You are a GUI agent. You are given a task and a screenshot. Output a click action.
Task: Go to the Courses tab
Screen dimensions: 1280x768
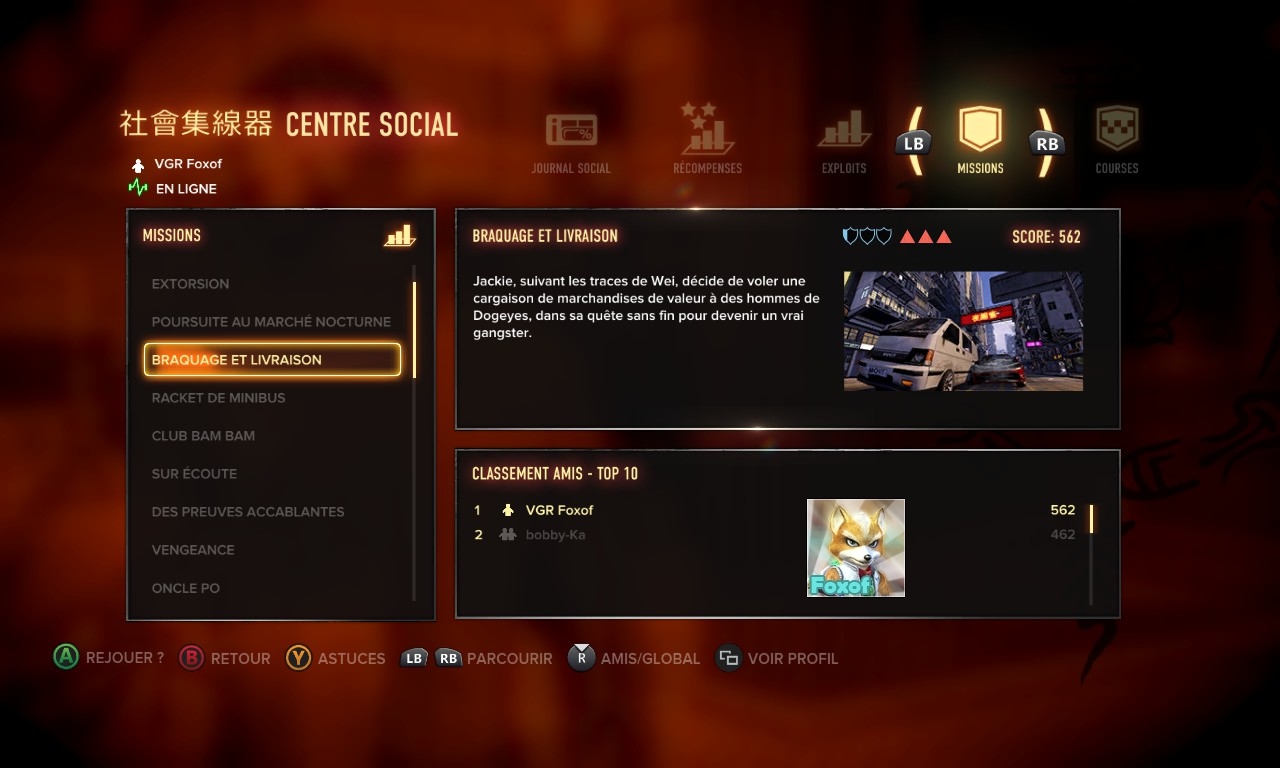click(1117, 140)
